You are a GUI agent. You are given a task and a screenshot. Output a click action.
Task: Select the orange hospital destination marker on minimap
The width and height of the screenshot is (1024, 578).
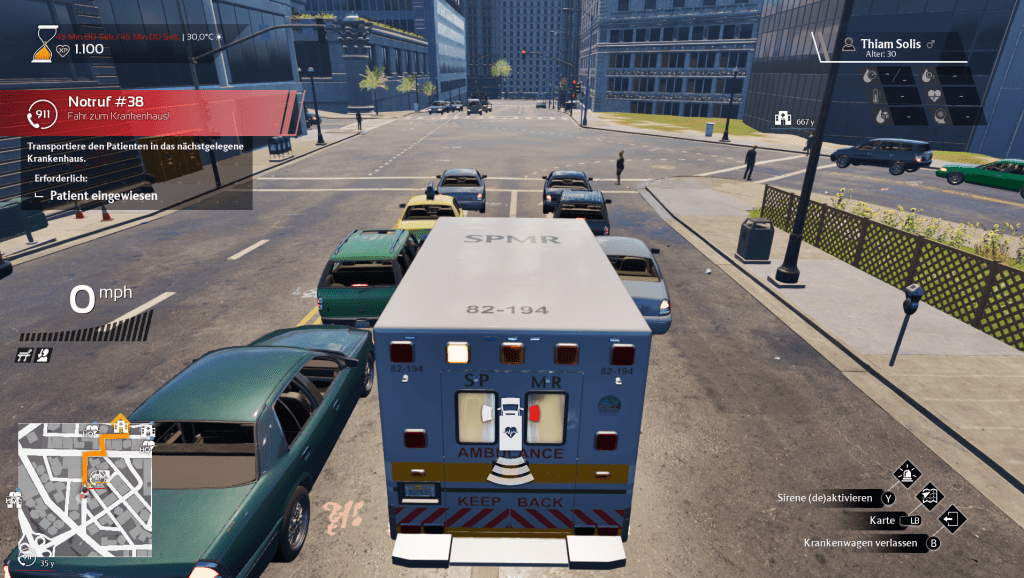pyautogui.click(x=121, y=427)
